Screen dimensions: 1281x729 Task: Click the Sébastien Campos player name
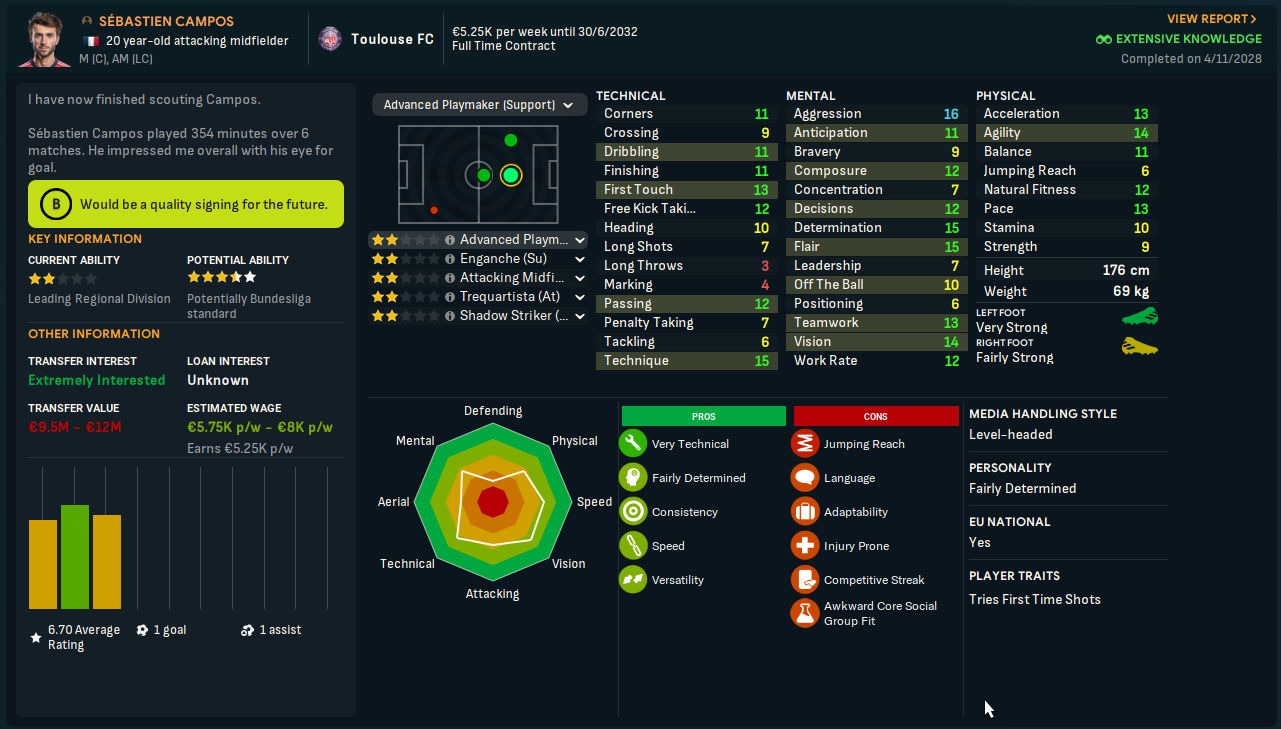pyautogui.click(x=166, y=21)
